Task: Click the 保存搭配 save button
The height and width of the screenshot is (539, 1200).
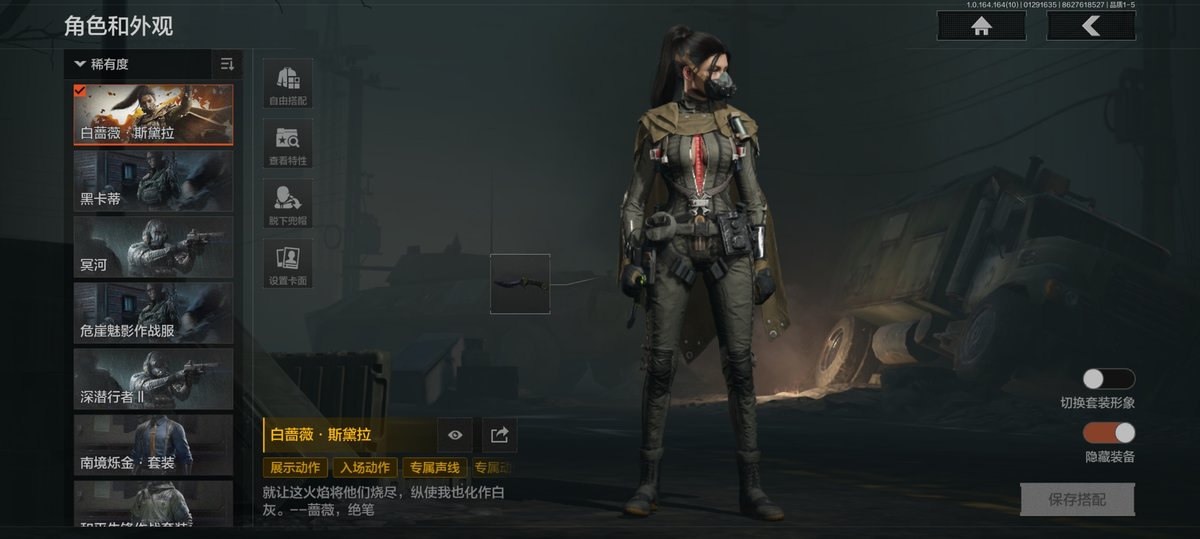Action: click(1077, 499)
